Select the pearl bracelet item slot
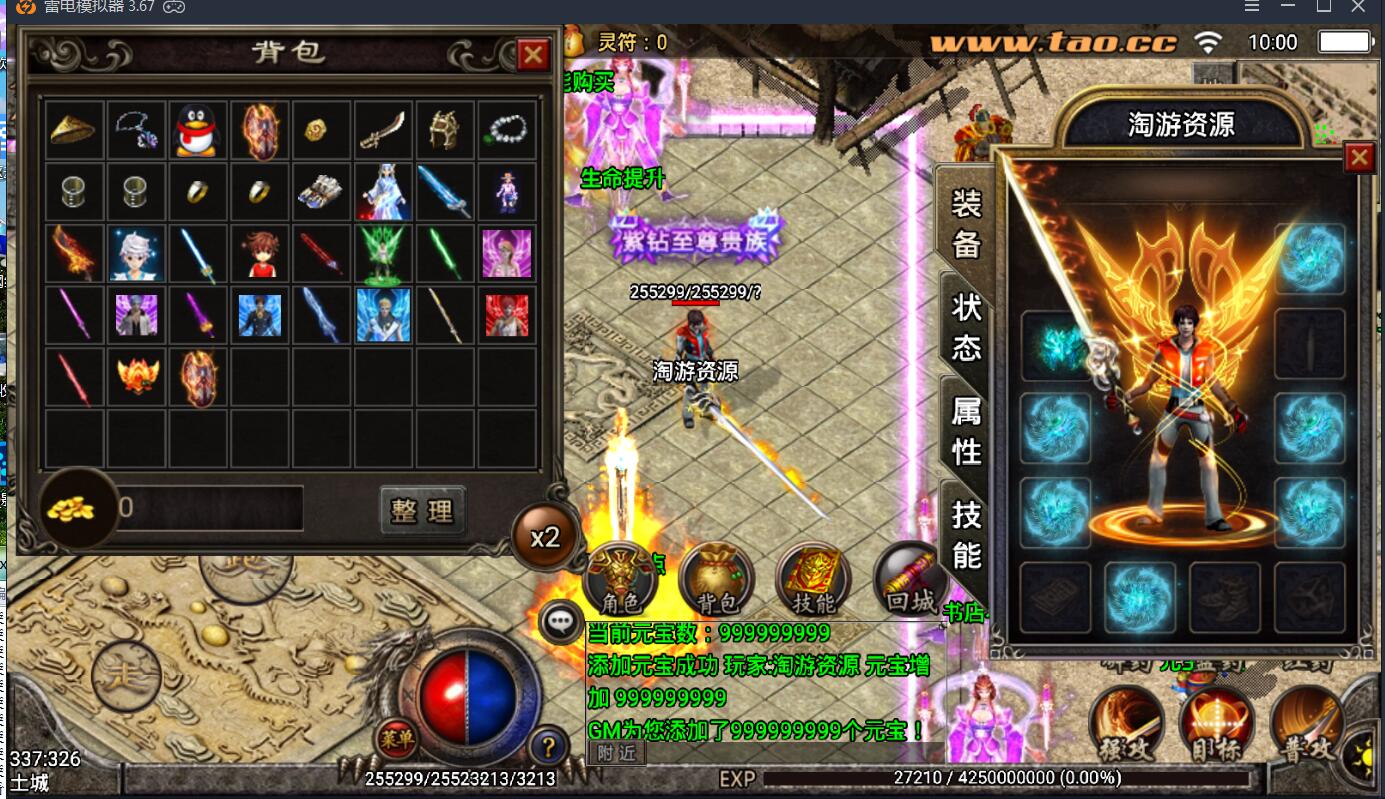Screen dimensions: 1385x799 (508, 131)
